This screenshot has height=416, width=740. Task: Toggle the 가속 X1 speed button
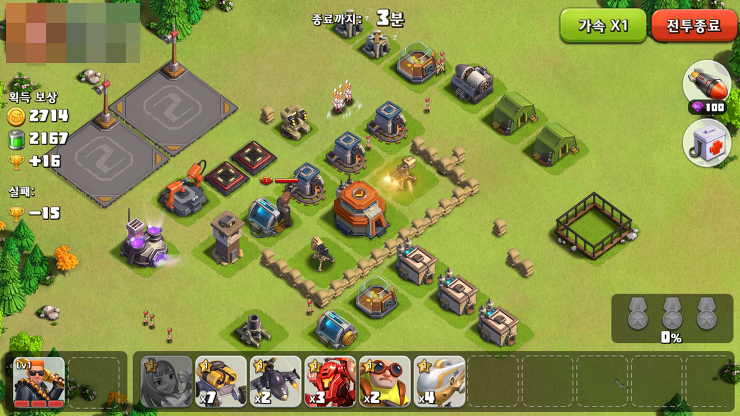[602, 26]
